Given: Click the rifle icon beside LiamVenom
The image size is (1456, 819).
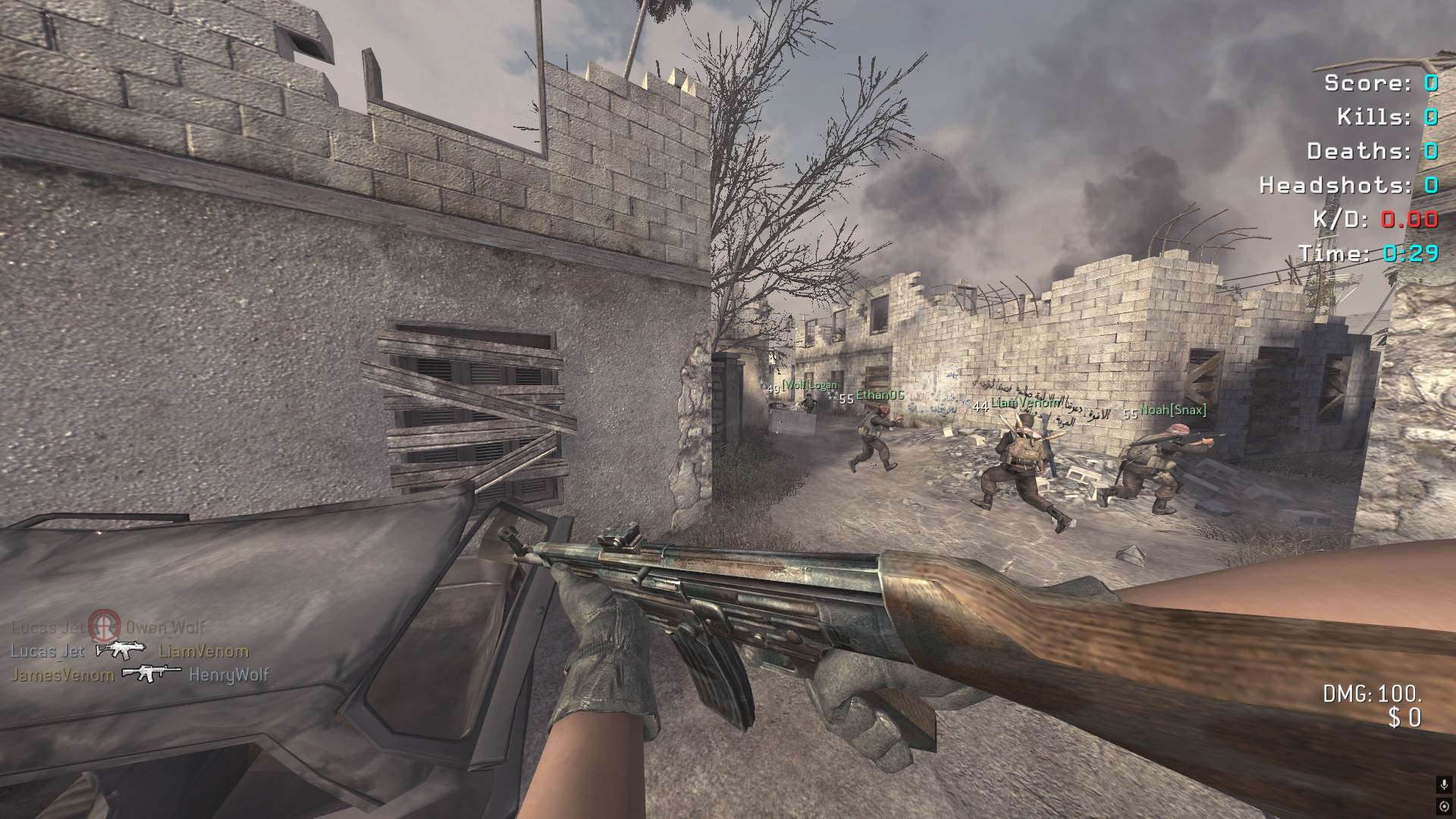Looking at the screenshot, I should click(121, 650).
